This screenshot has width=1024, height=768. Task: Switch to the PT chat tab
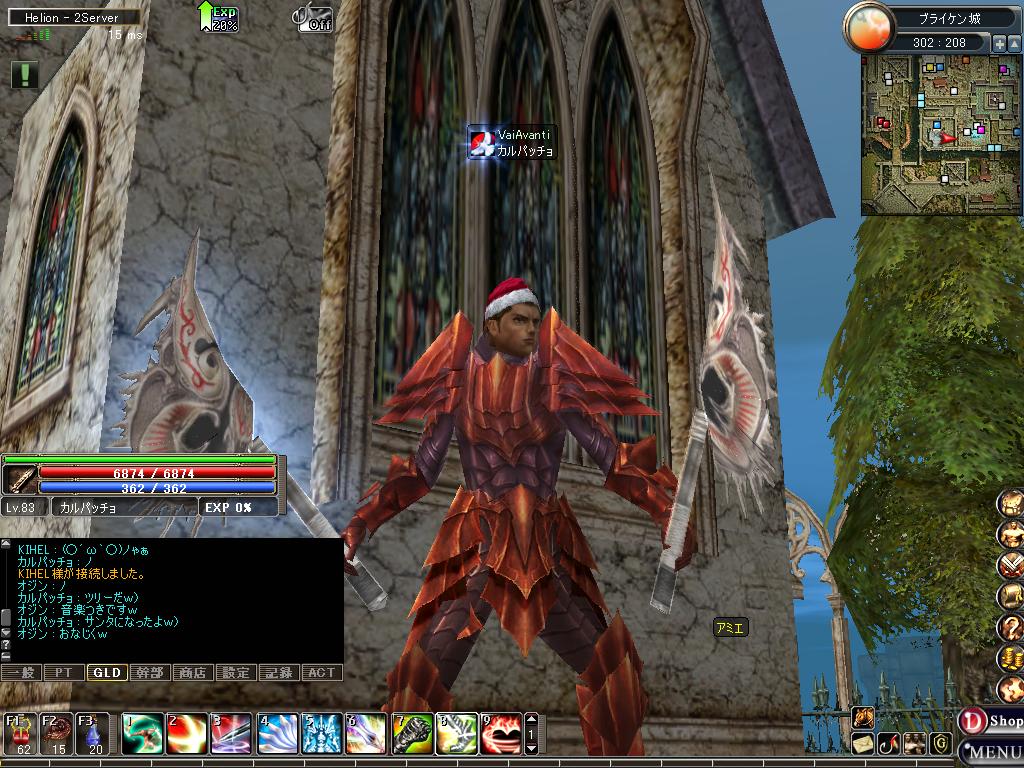(x=63, y=673)
